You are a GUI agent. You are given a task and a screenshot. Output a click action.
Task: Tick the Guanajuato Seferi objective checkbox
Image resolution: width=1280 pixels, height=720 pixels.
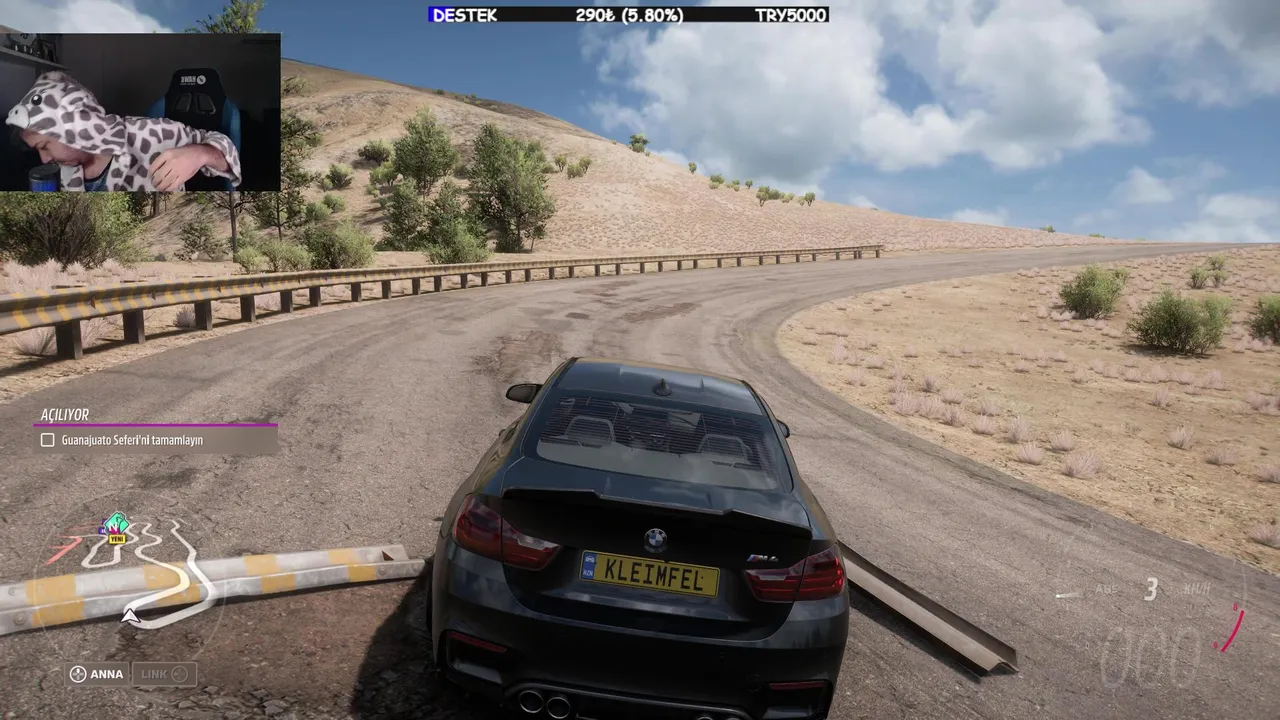pos(47,440)
